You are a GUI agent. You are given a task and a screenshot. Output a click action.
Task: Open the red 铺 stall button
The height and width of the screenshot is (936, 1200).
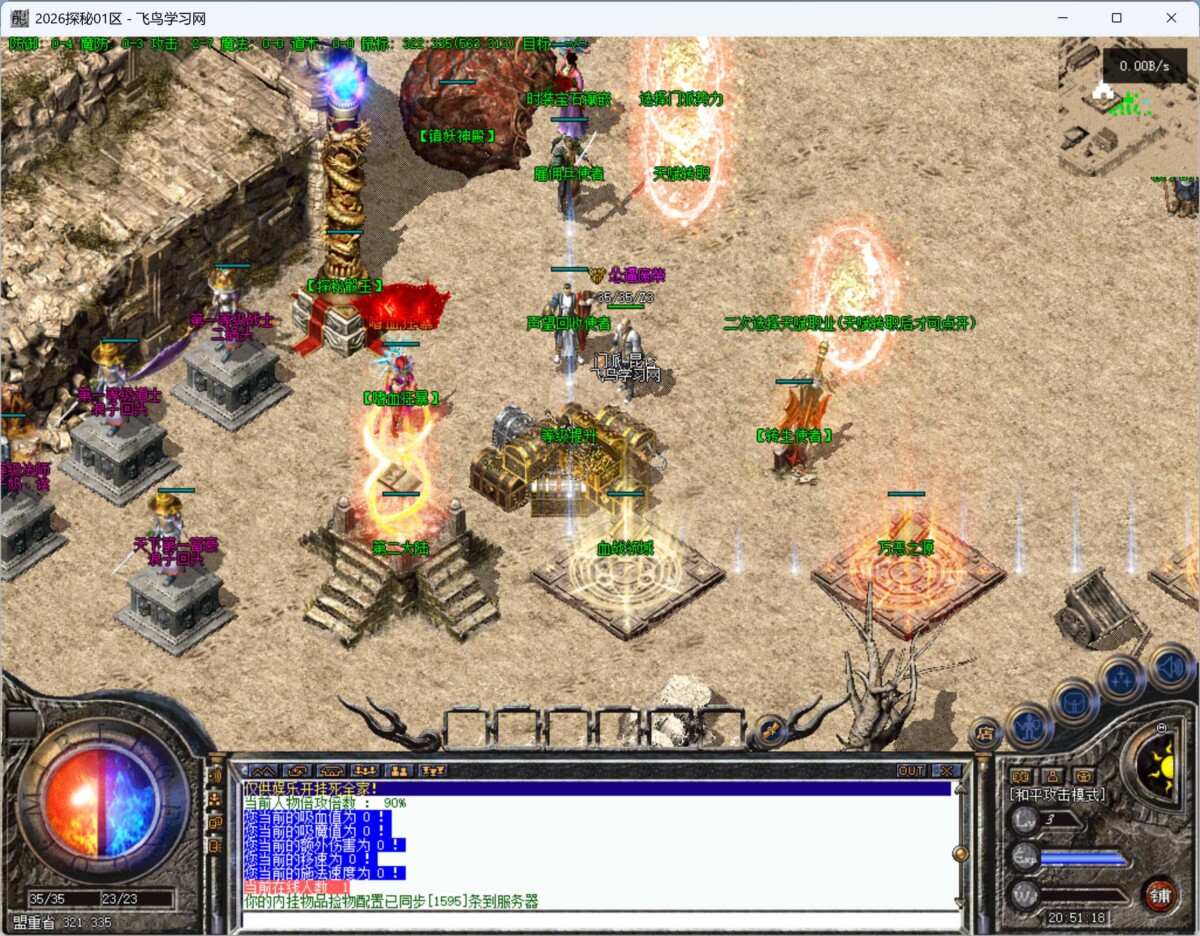pos(1160,893)
